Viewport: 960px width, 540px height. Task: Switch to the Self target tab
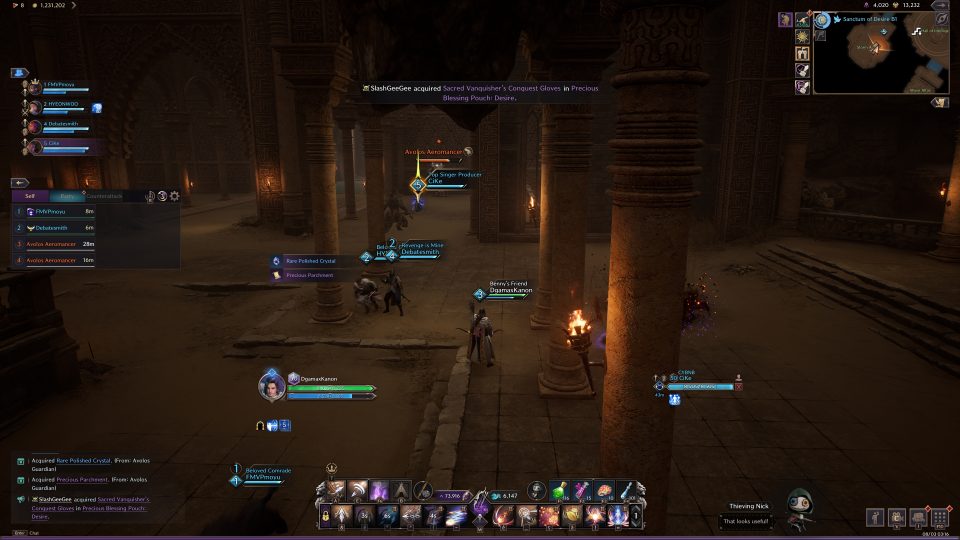30,197
